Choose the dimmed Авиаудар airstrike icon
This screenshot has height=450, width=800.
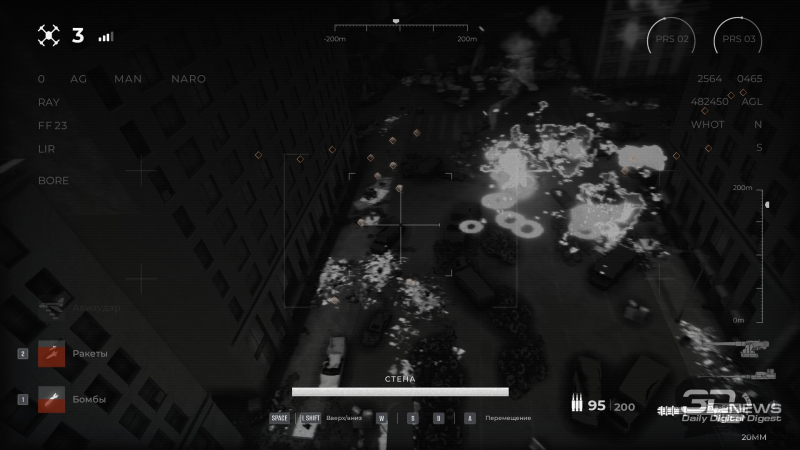coord(51,308)
